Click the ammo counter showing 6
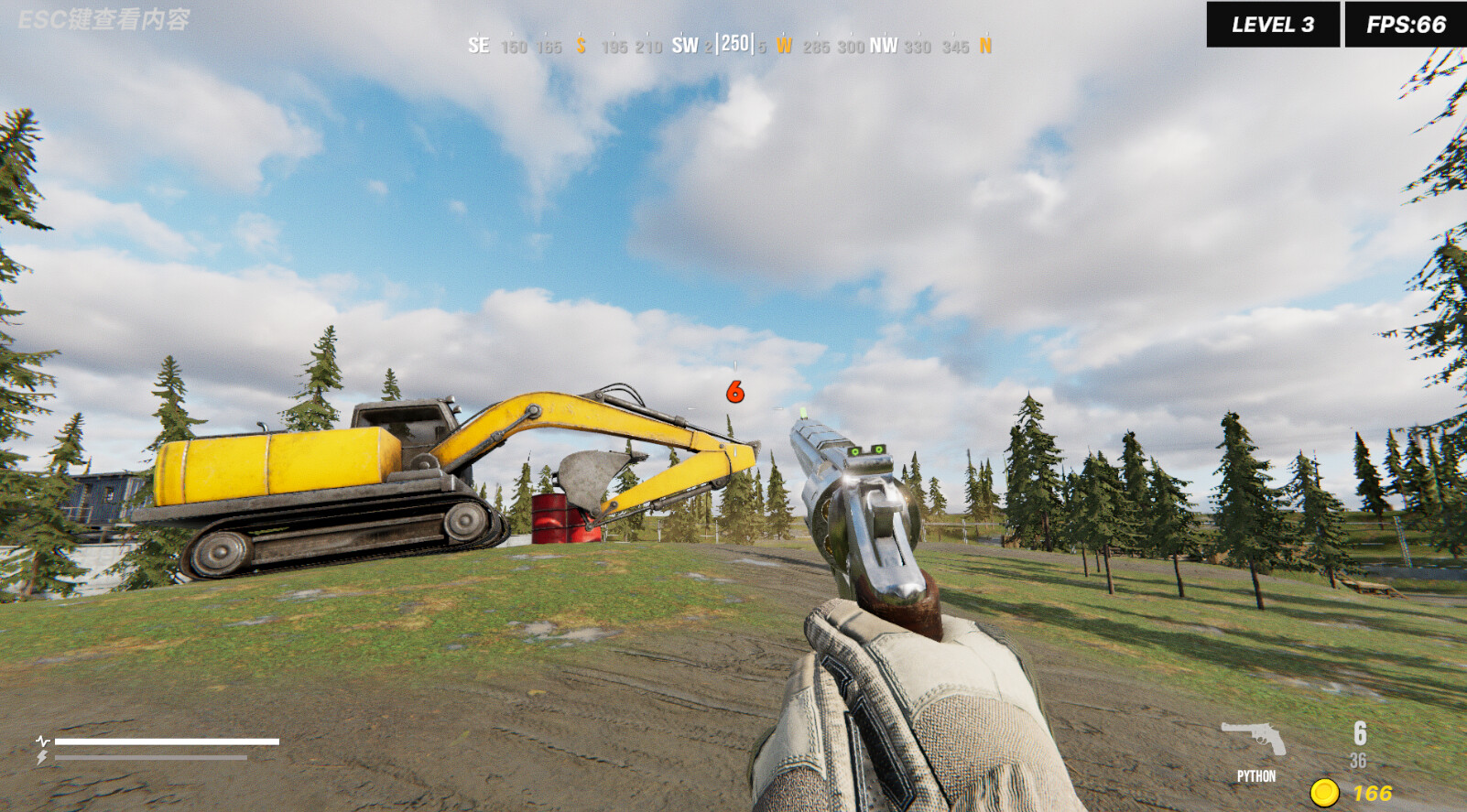This screenshot has height=812, width=1467. (x=1358, y=735)
